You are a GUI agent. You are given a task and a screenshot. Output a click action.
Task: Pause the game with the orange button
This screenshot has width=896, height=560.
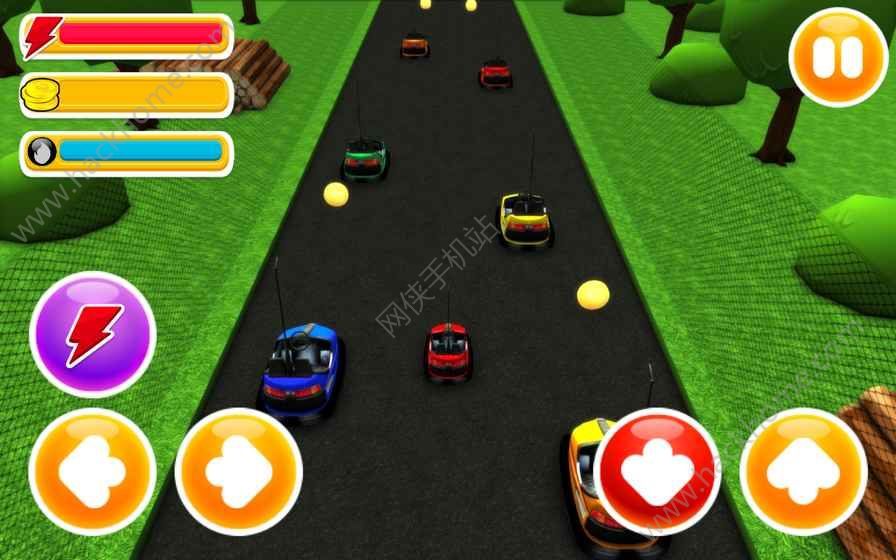coord(838,57)
